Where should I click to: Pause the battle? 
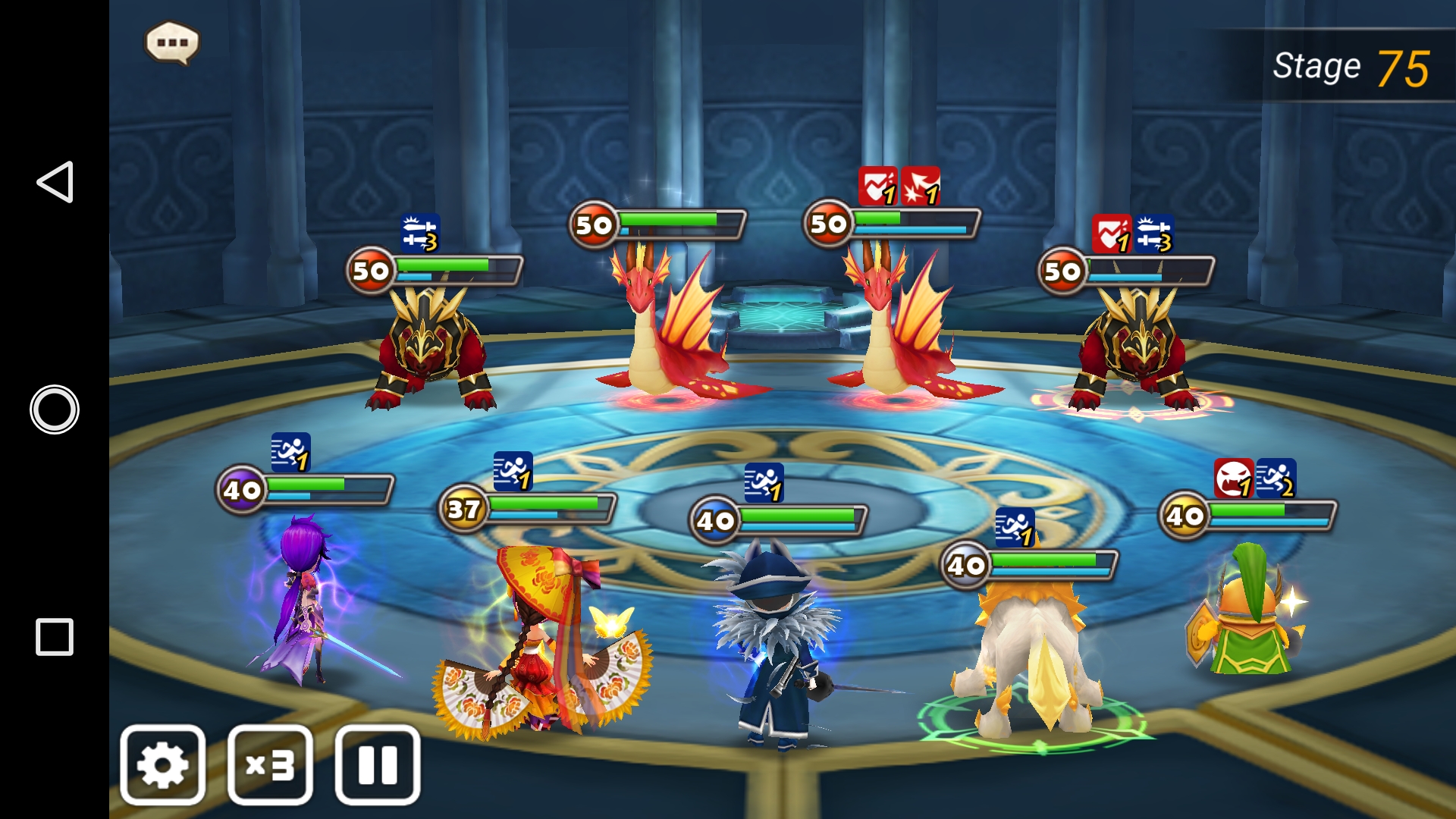(x=378, y=764)
